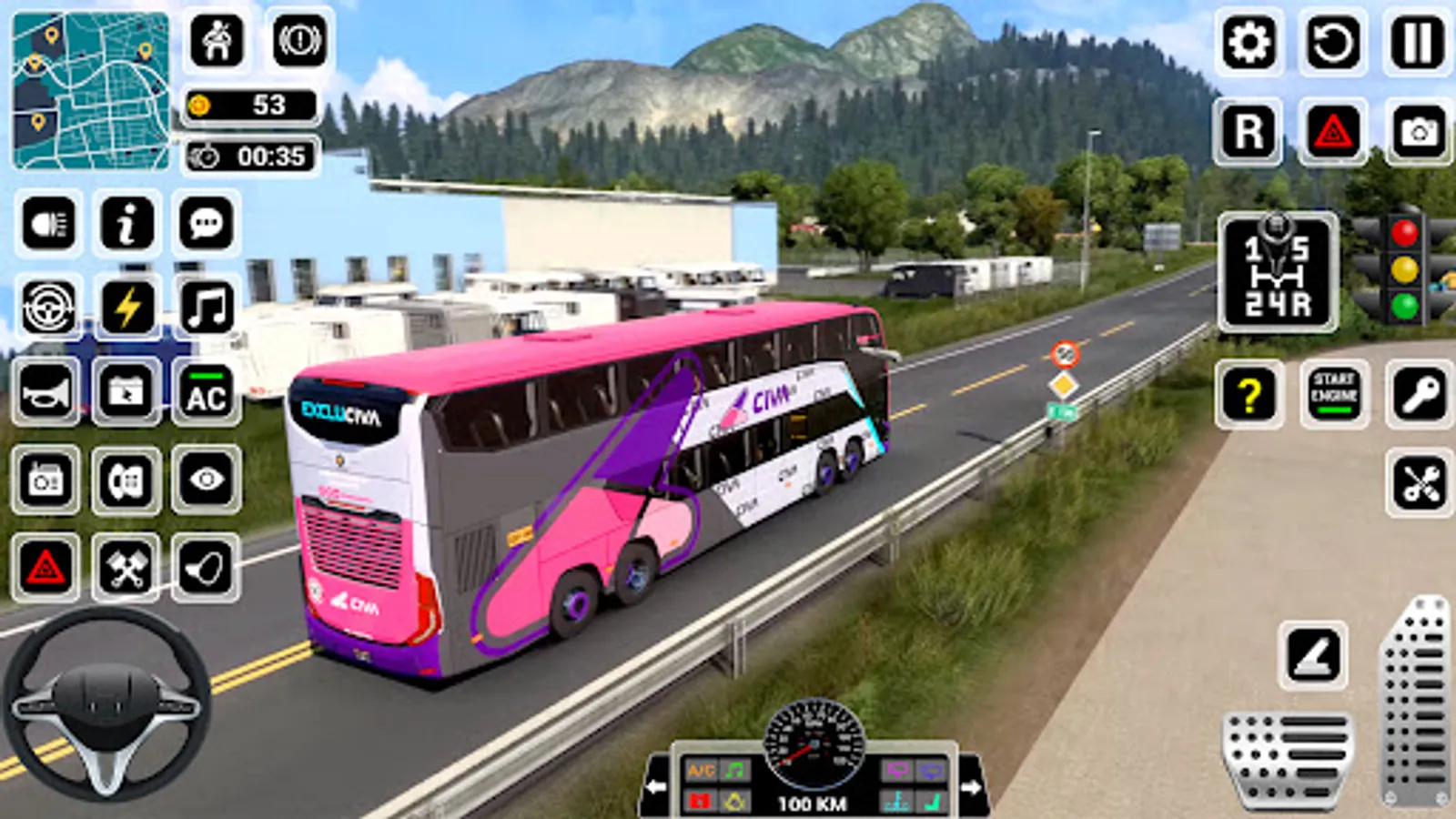Toggle the AC button
The image size is (1456, 819).
click(x=207, y=393)
